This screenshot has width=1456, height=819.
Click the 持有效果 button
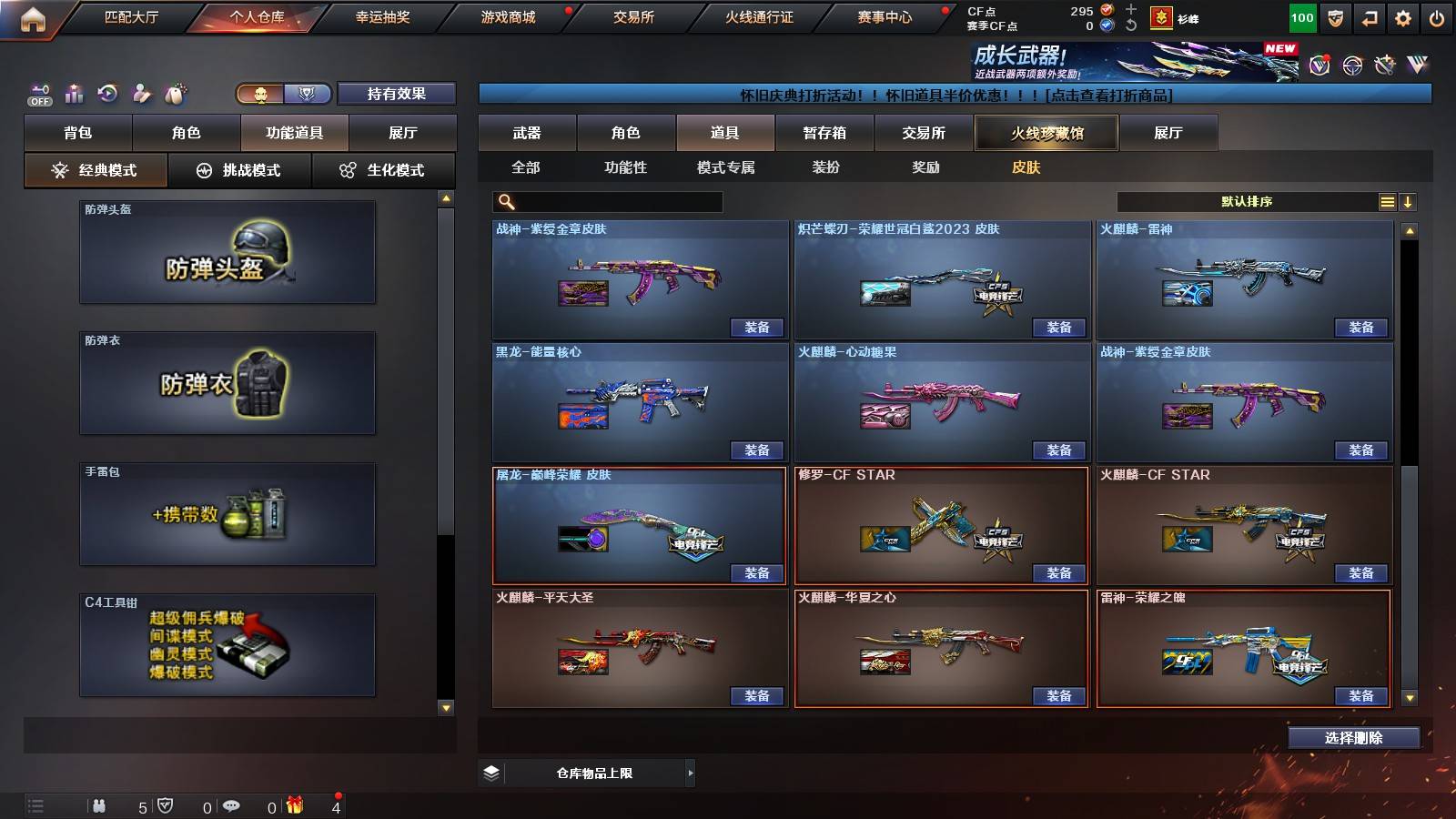coord(397,94)
